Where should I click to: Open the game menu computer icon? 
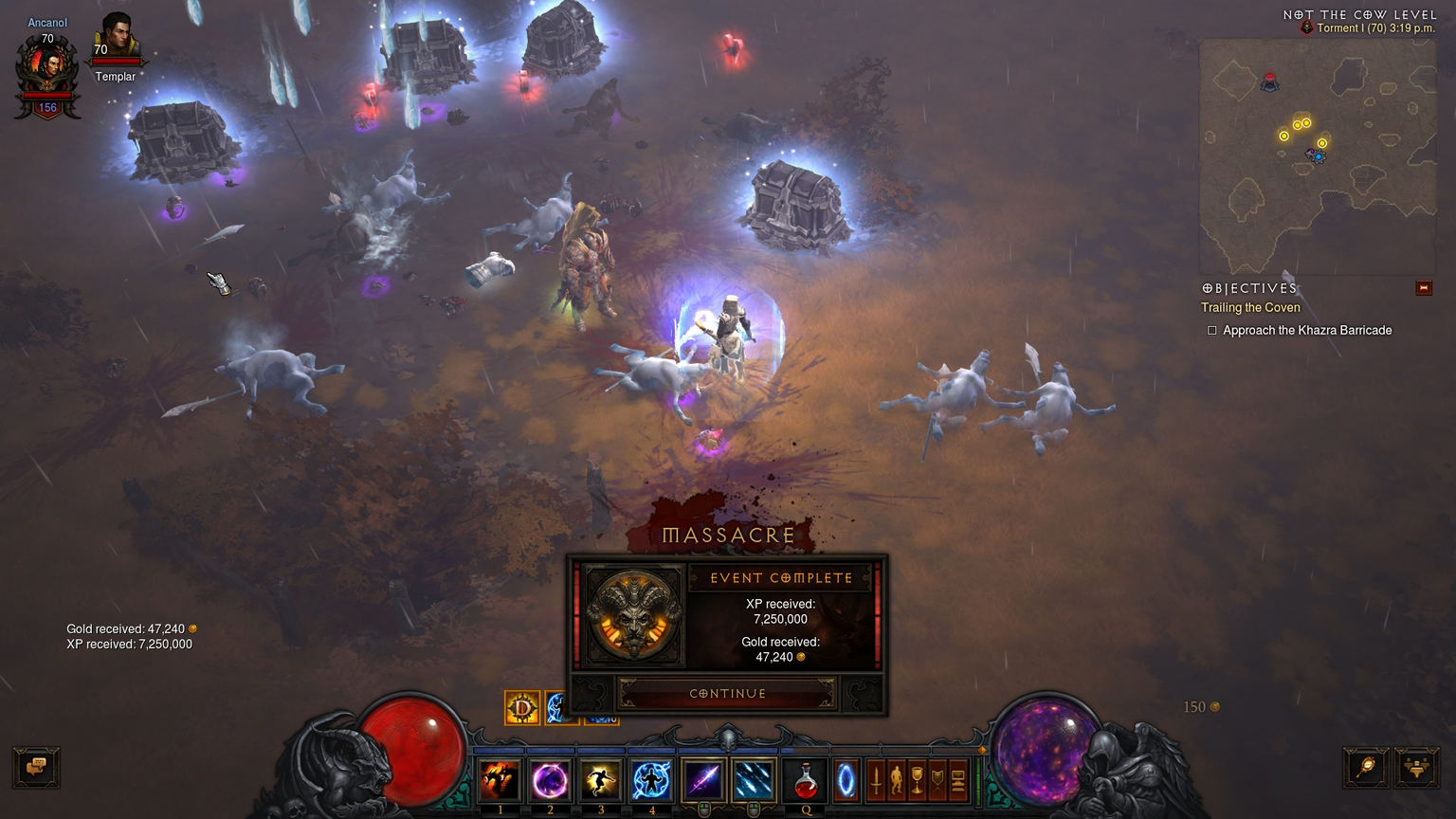click(957, 780)
